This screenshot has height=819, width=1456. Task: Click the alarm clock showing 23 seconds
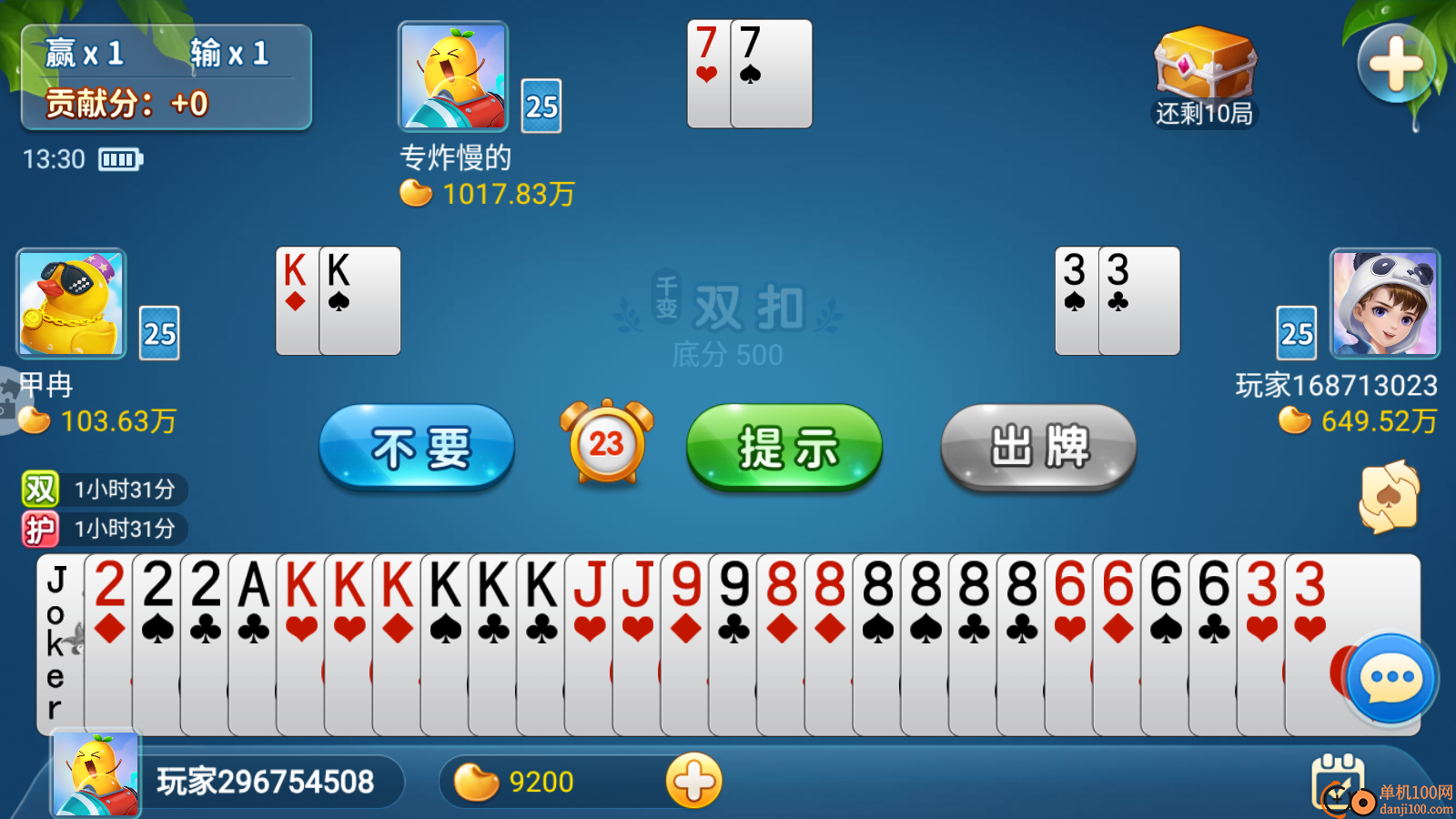click(x=606, y=445)
